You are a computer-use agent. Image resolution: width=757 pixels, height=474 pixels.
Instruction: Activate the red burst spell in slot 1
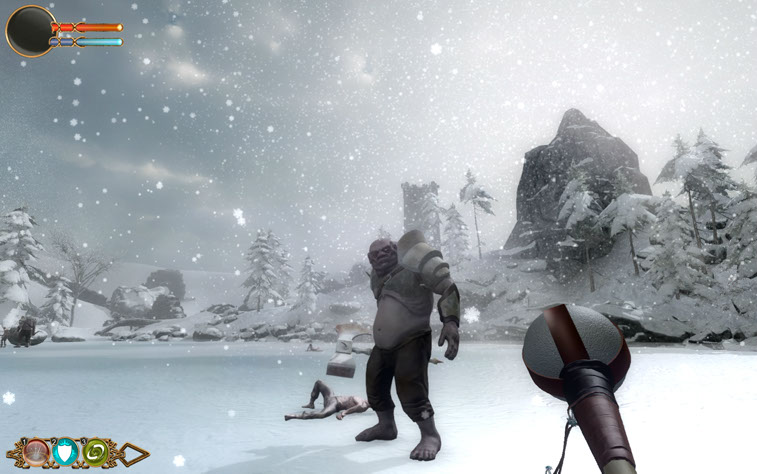pyautogui.click(x=38, y=453)
